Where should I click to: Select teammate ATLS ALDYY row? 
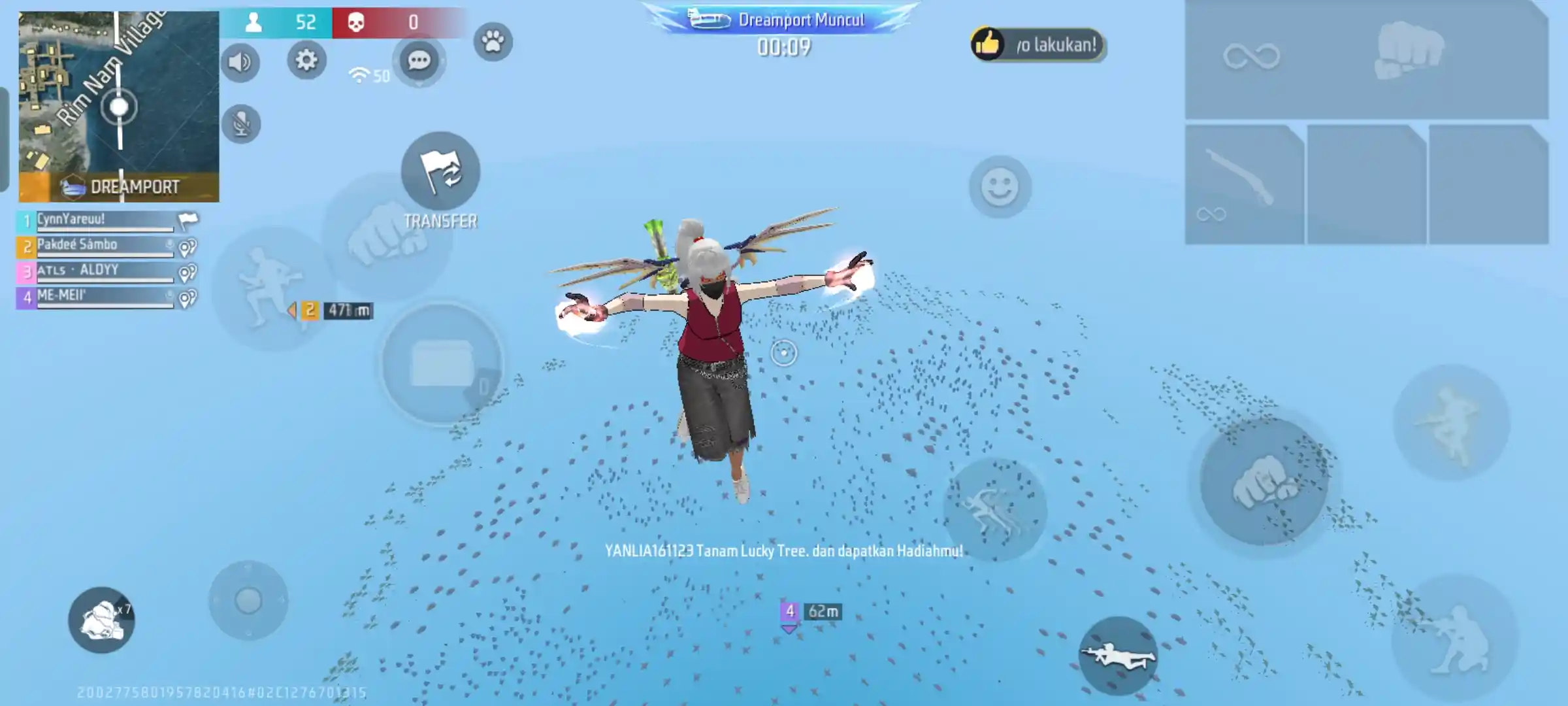click(105, 271)
